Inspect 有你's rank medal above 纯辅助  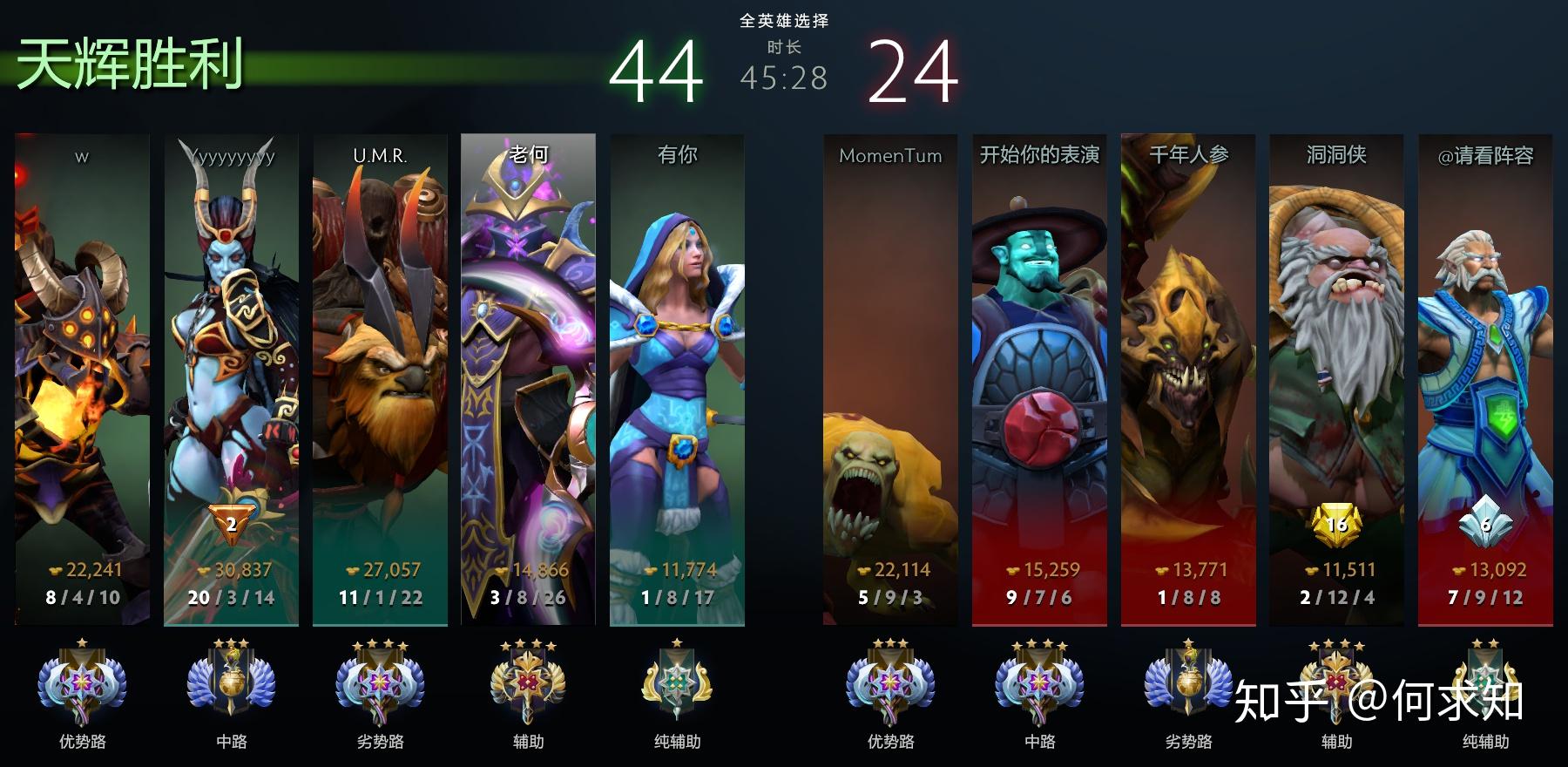pos(677,683)
